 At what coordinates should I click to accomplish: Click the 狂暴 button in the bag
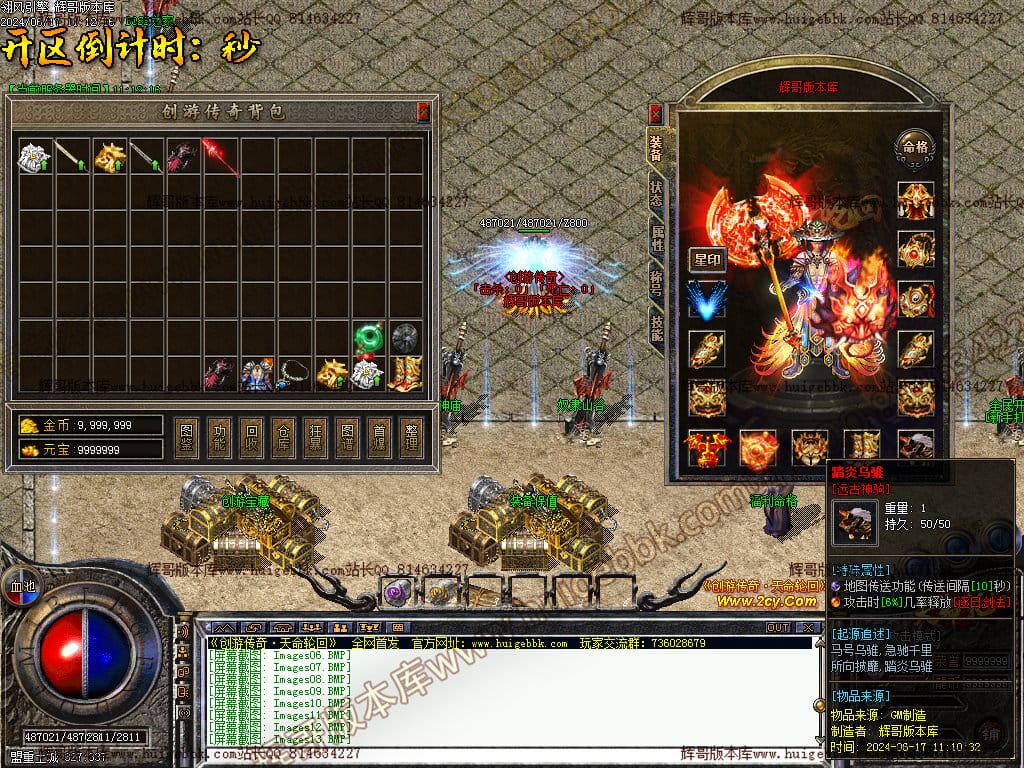pos(316,437)
